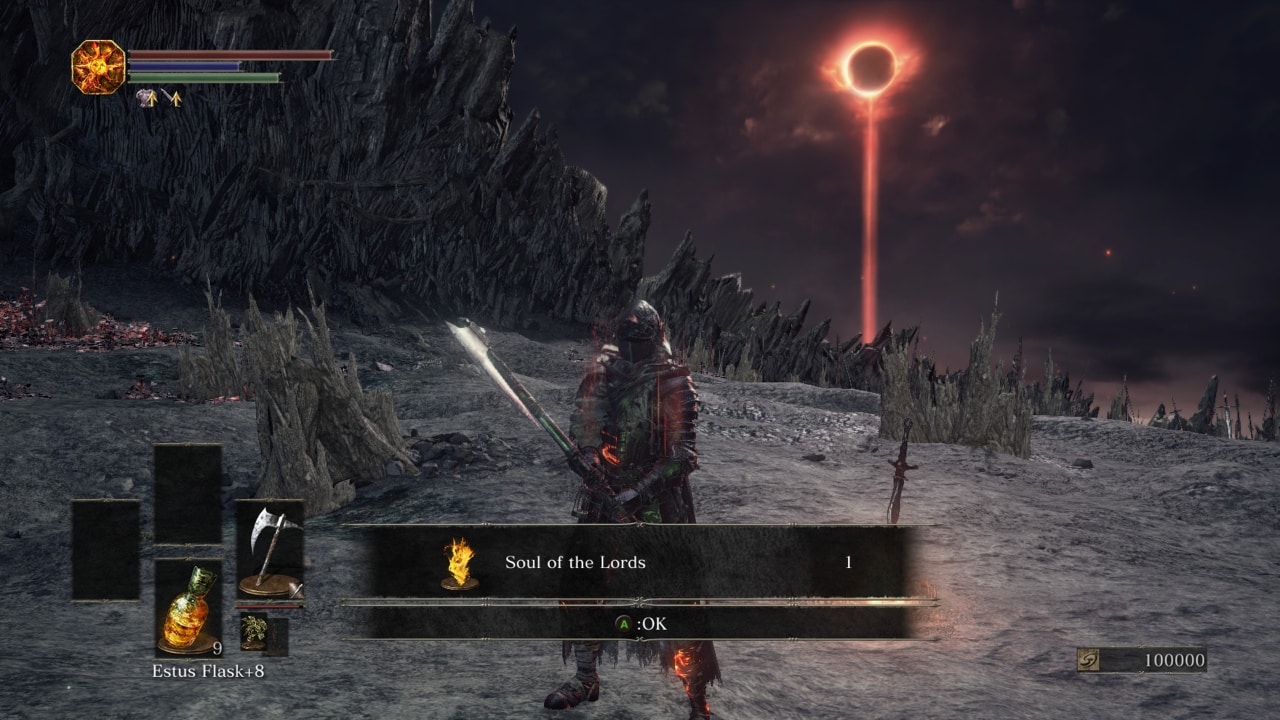Select the Soul of the Lords item row
Image resolution: width=1280 pixels, height=720 pixels.
pos(640,562)
